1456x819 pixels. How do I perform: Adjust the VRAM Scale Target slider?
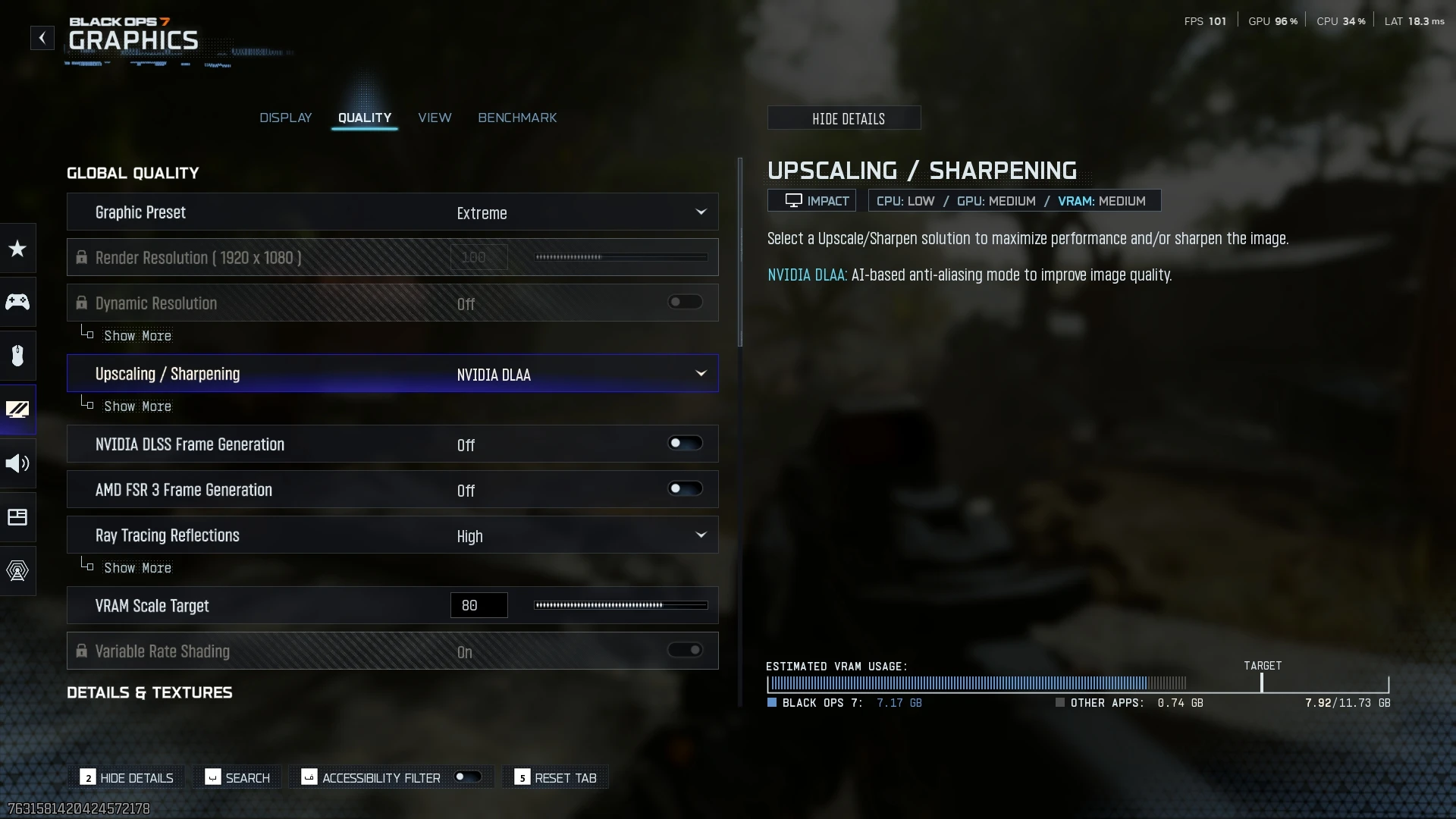pos(620,605)
